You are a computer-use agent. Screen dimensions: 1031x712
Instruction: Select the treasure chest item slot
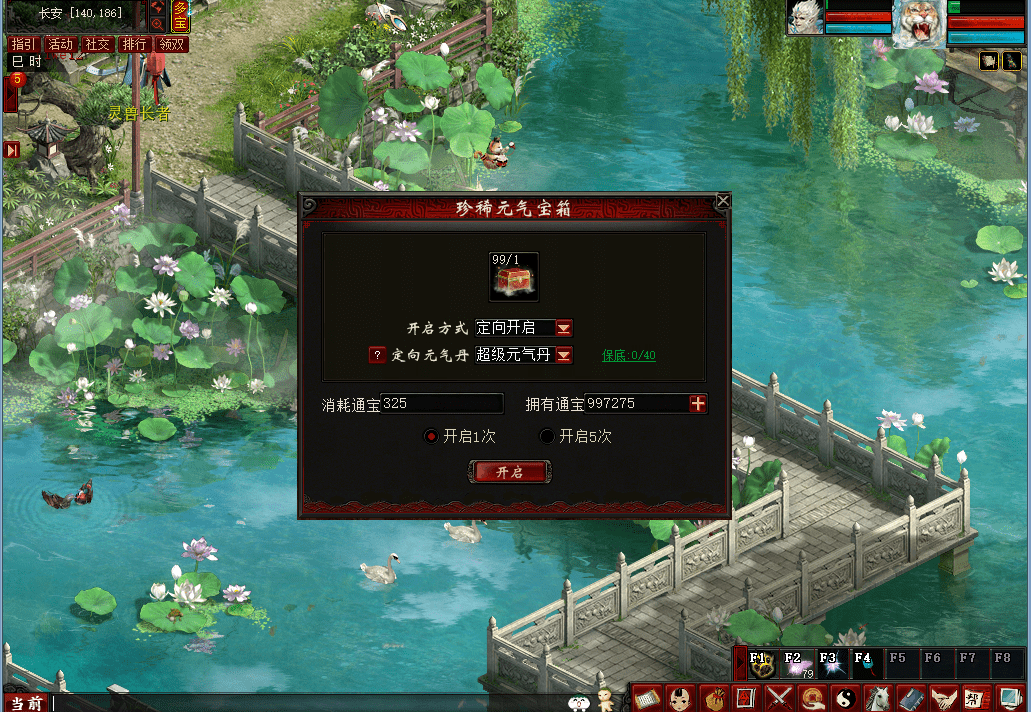coord(514,277)
